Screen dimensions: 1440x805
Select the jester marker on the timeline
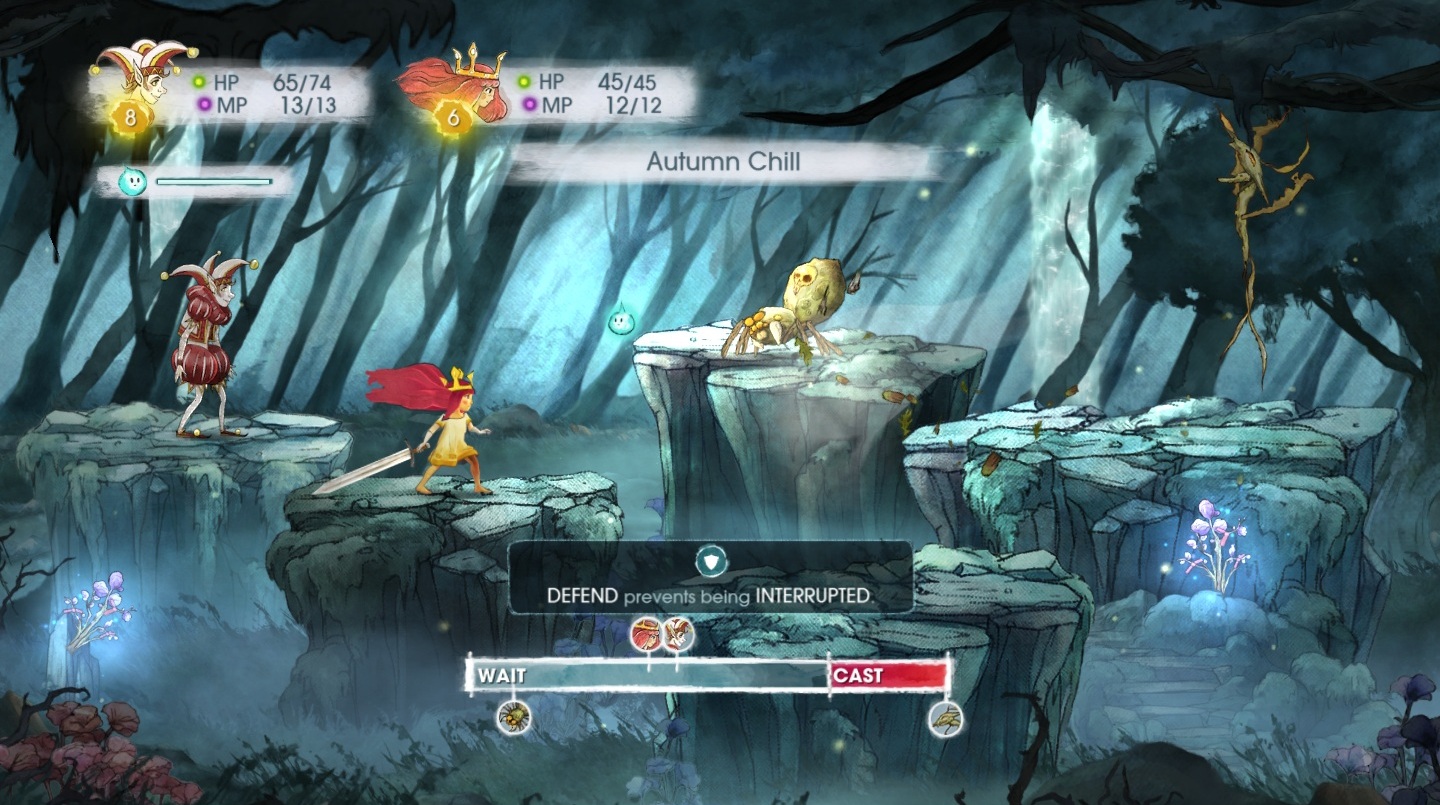coord(678,633)
